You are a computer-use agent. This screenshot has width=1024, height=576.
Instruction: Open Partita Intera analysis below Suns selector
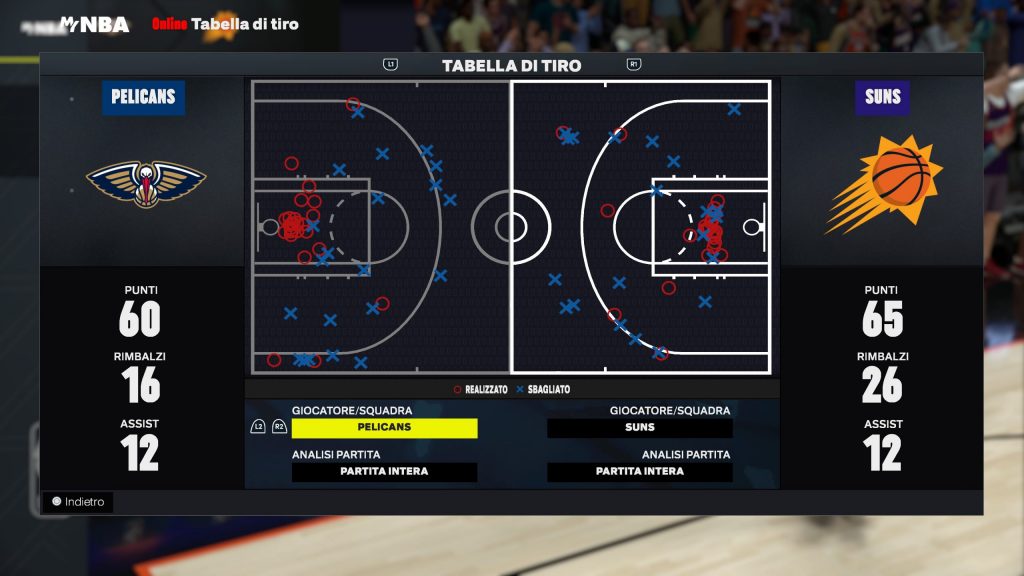(x=640, y=472)
